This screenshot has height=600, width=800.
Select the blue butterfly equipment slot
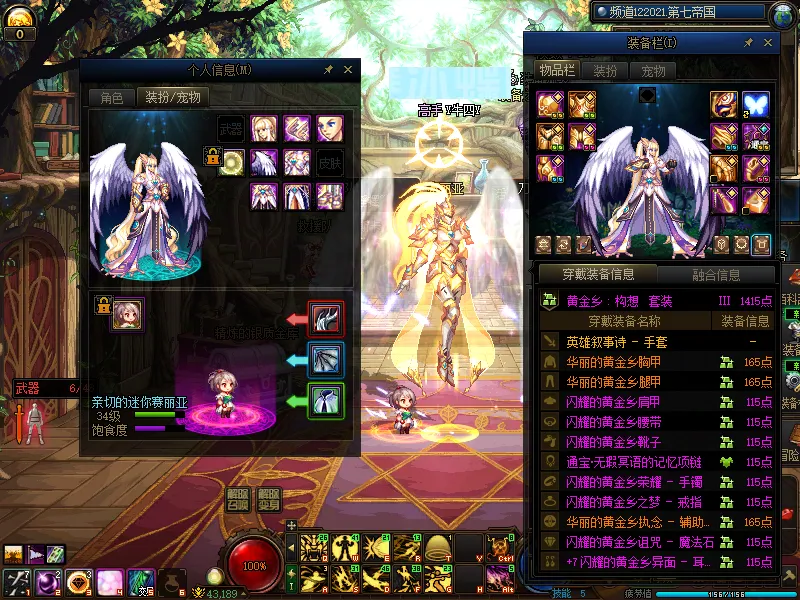[755, 105]
